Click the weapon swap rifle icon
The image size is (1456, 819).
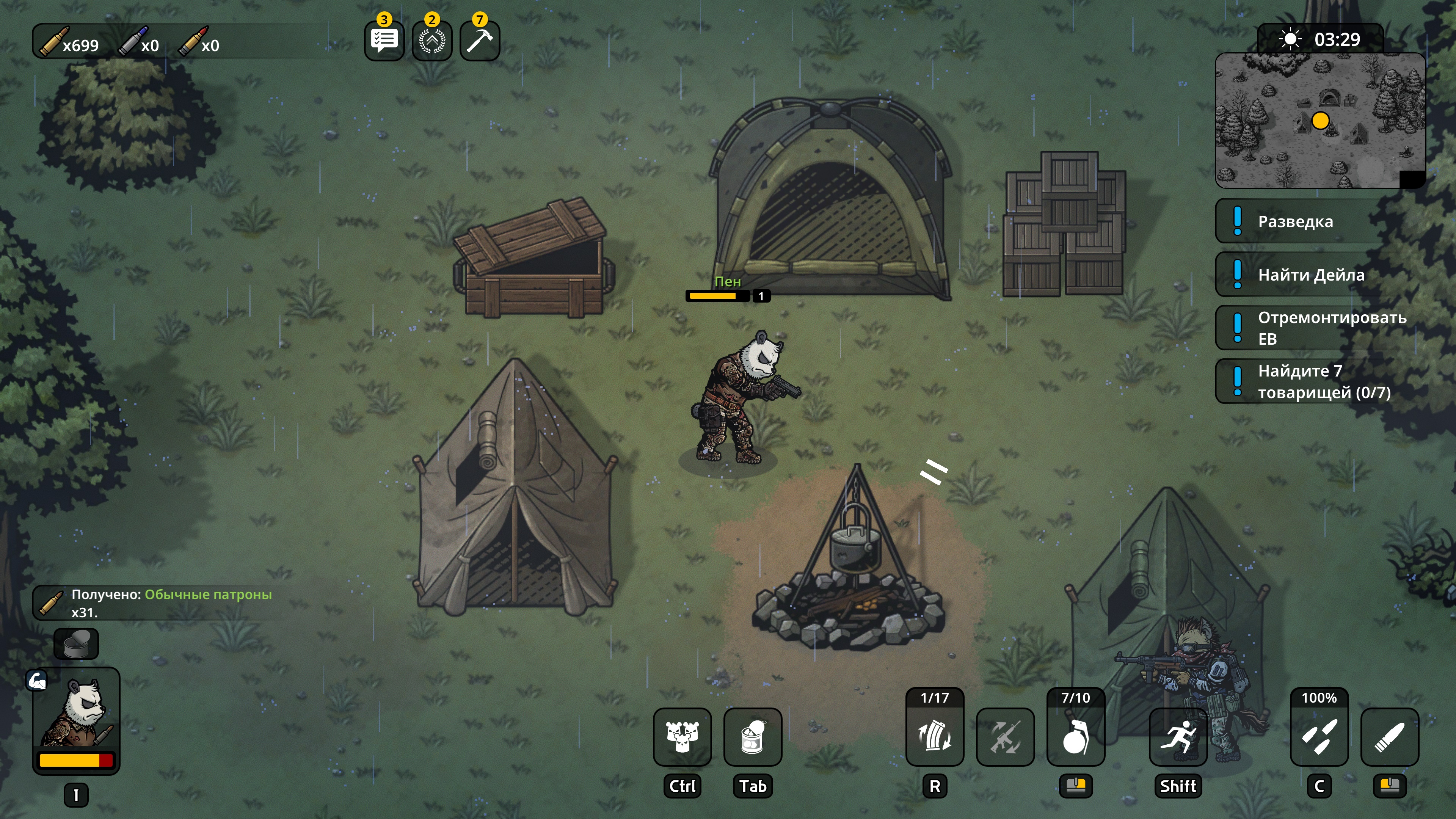(1005, 736)
